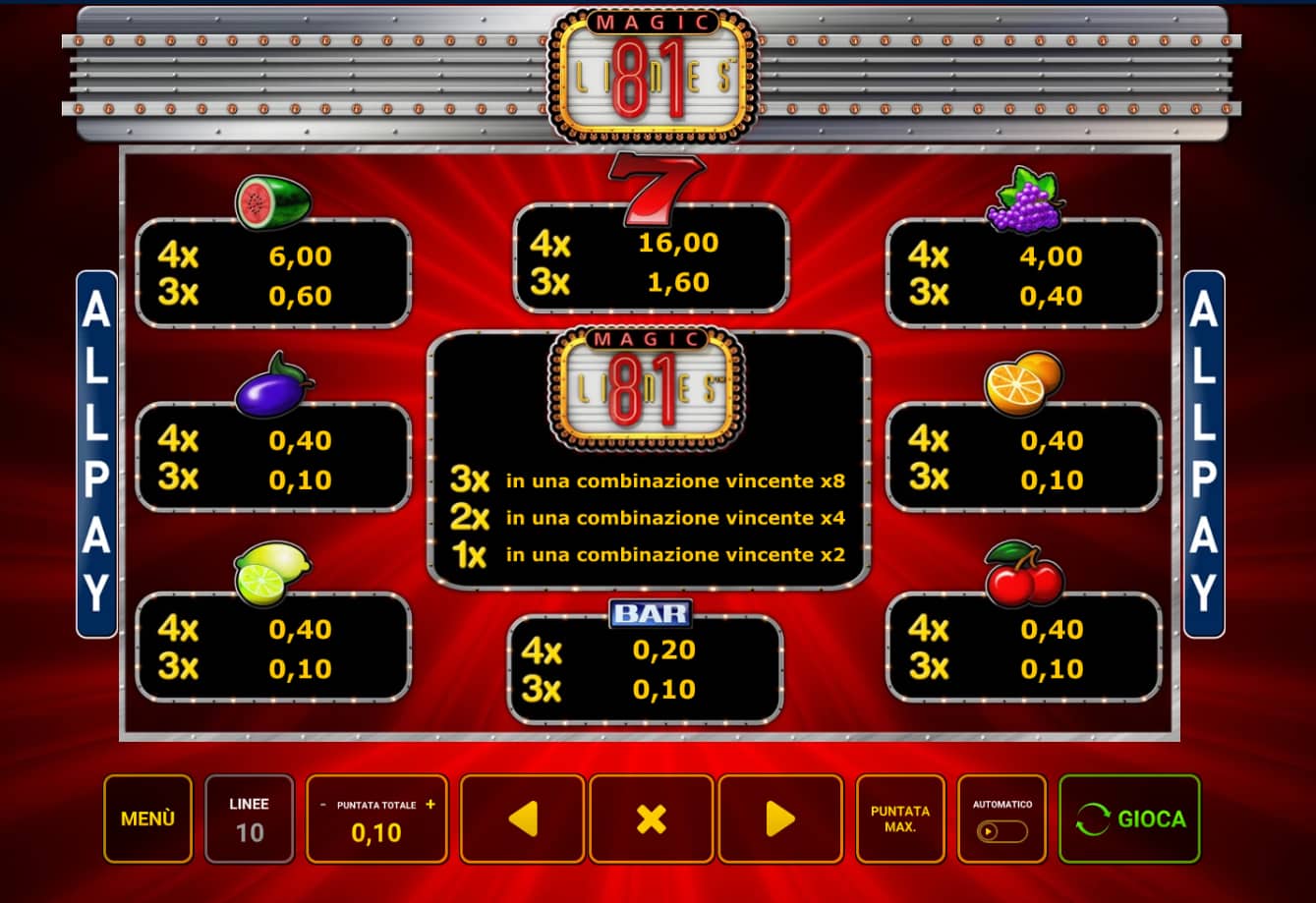Click the Linee 10 display
The width and height of the screenshot is (1316, 903).
coord(249,818)
